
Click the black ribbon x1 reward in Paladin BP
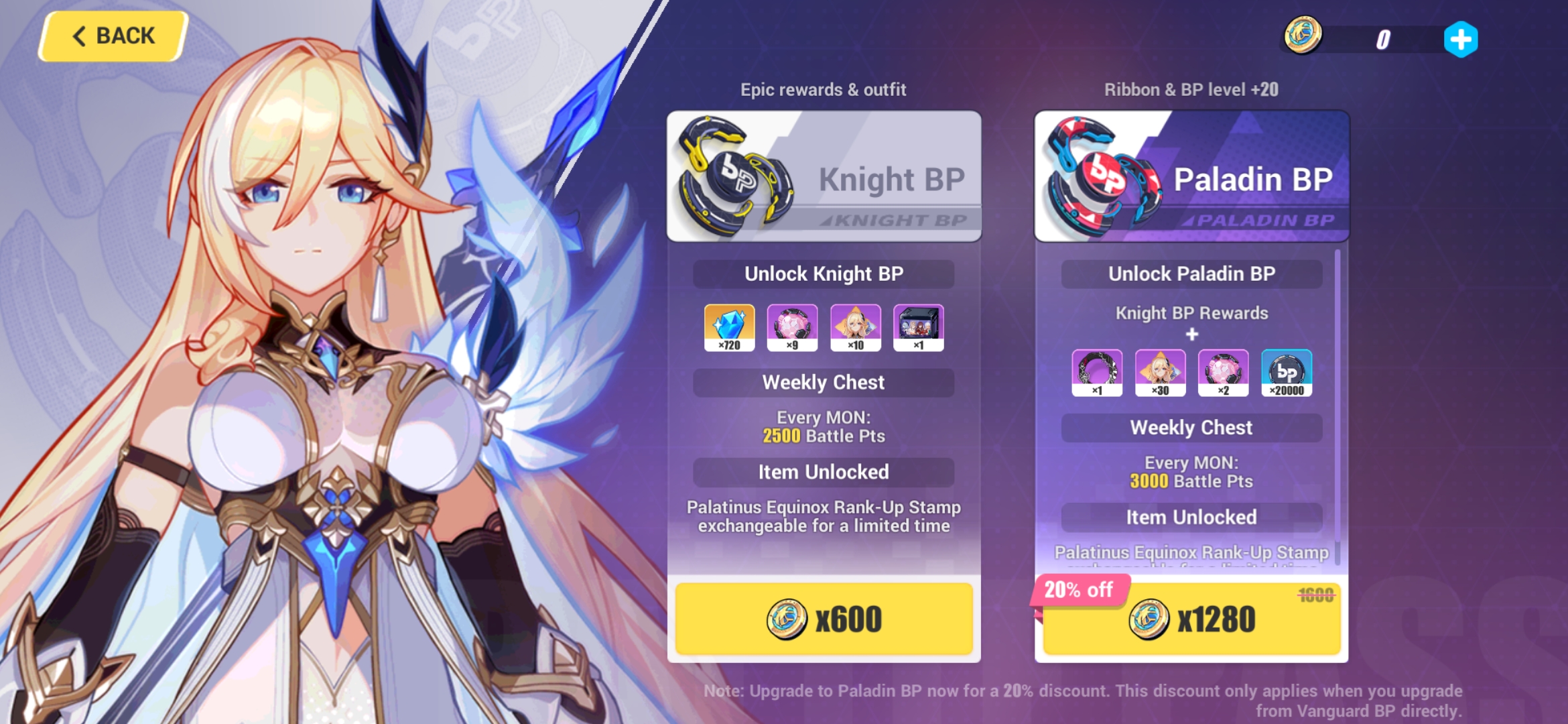(x=1097, y=374)
